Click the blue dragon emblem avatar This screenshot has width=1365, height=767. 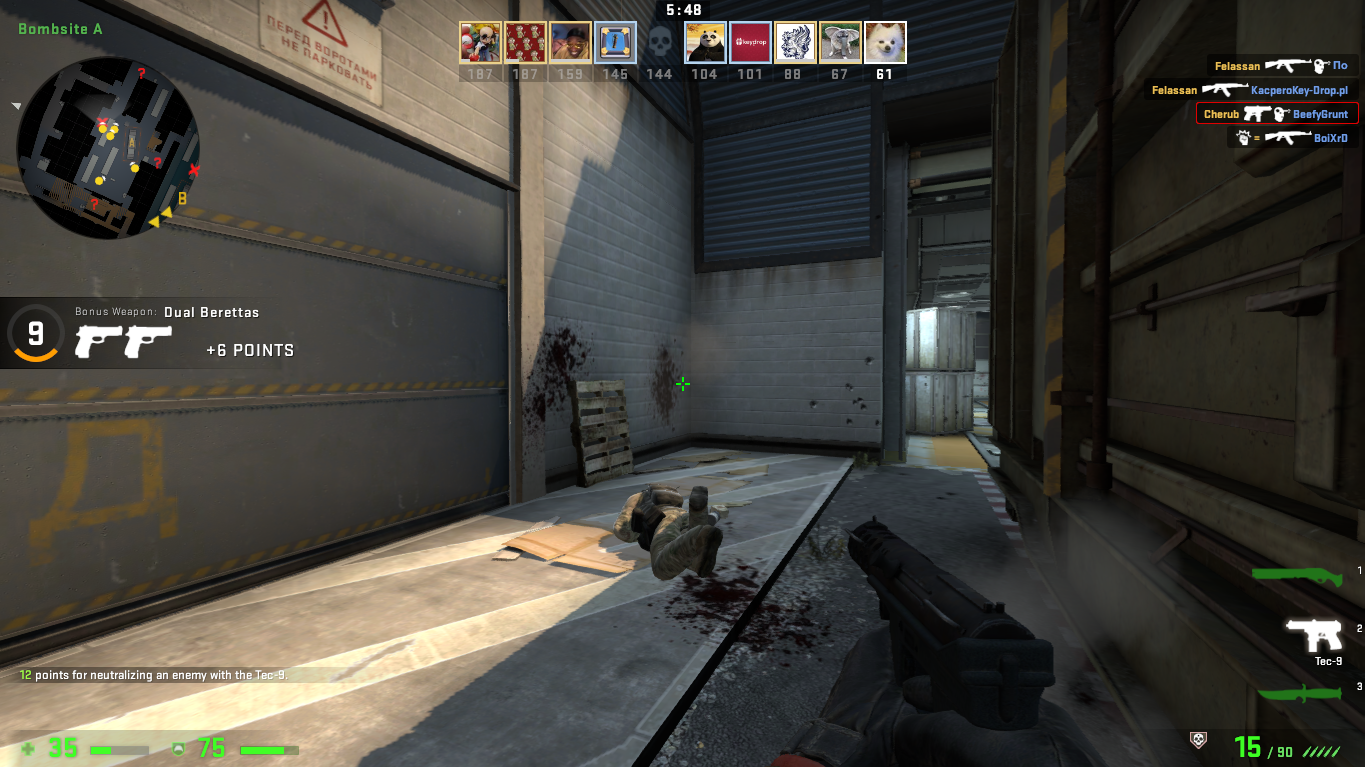[795, 43]
